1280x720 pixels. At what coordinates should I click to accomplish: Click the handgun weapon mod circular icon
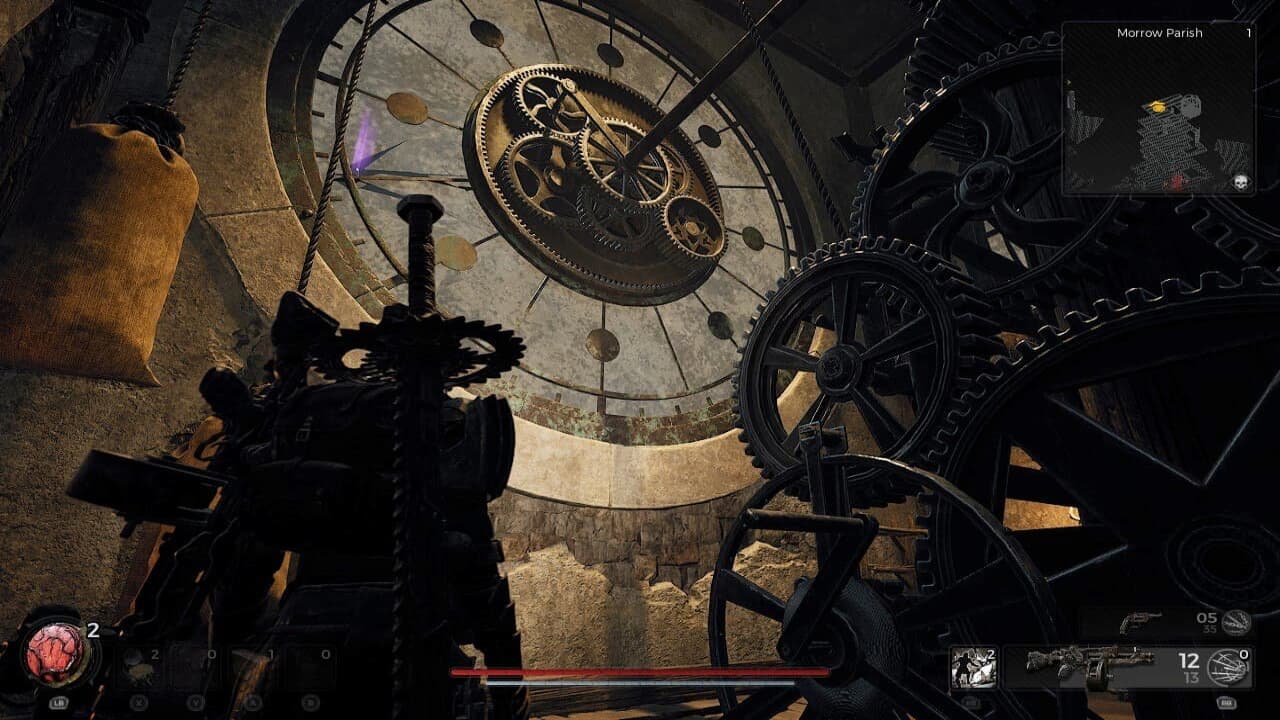(1238, 623)
